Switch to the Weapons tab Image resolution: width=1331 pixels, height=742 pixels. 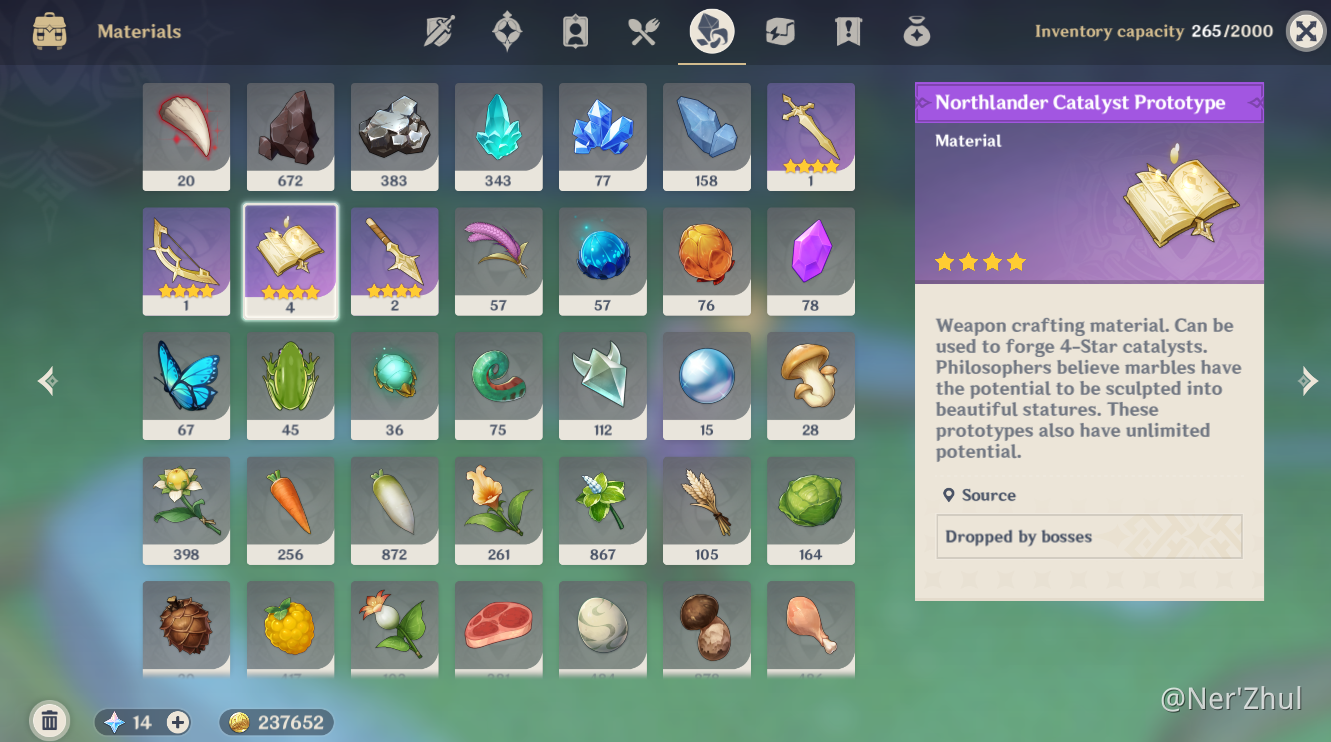(x=439, y=32)
